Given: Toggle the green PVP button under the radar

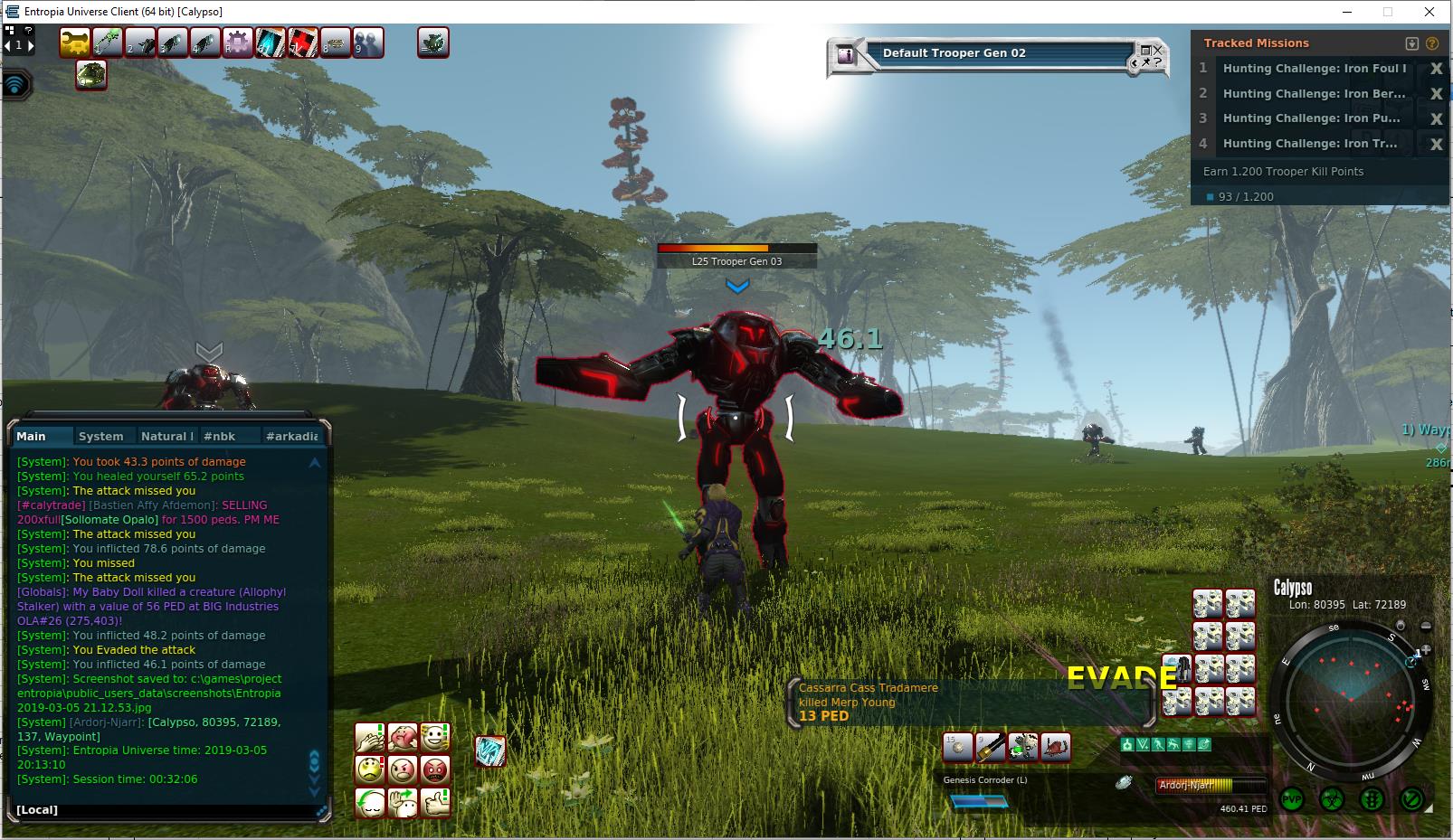Looking at the screenshot, I should pyautogui.click(x=1291, y=799).
